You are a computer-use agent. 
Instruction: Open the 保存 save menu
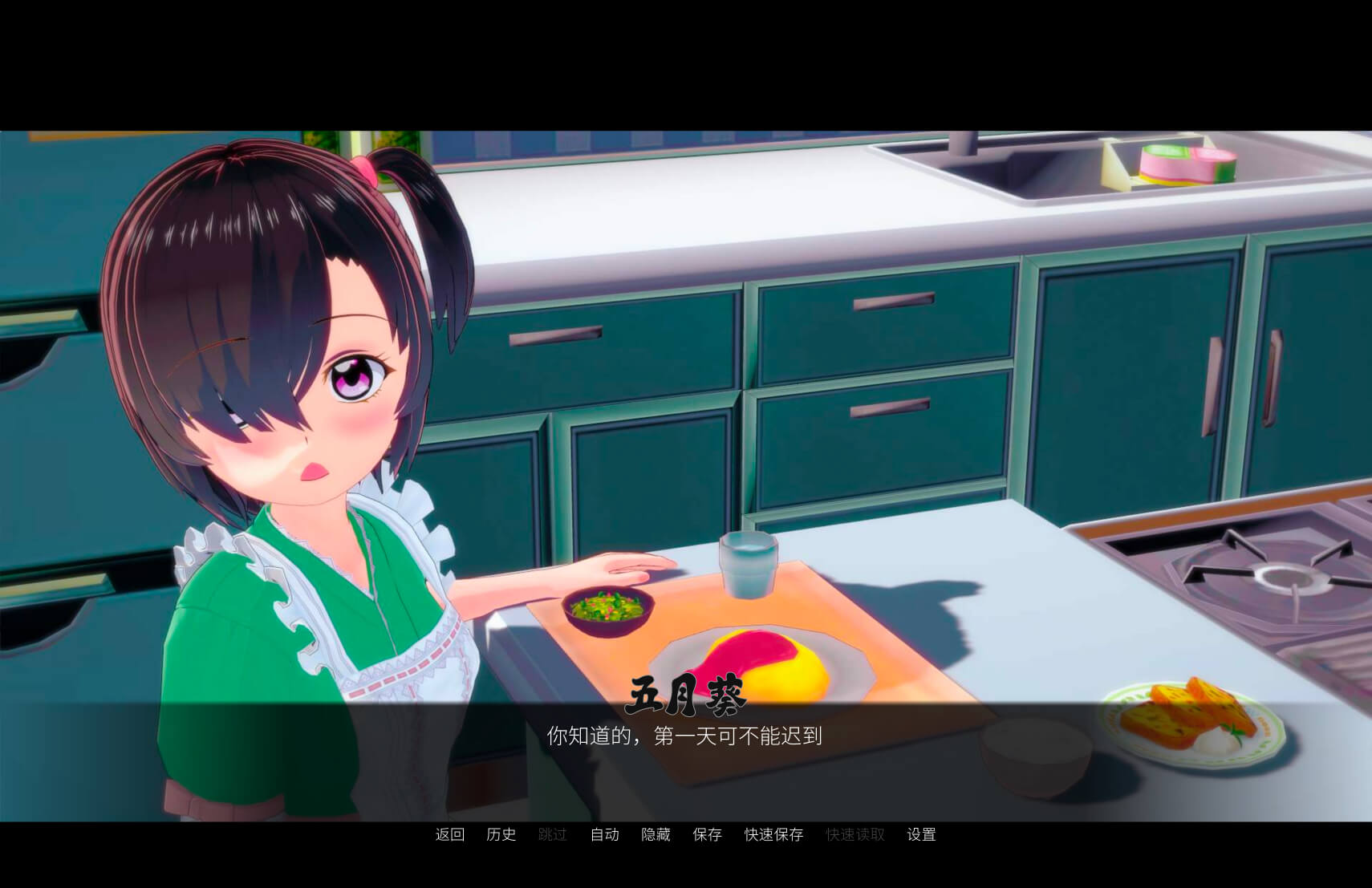[708, 834]
